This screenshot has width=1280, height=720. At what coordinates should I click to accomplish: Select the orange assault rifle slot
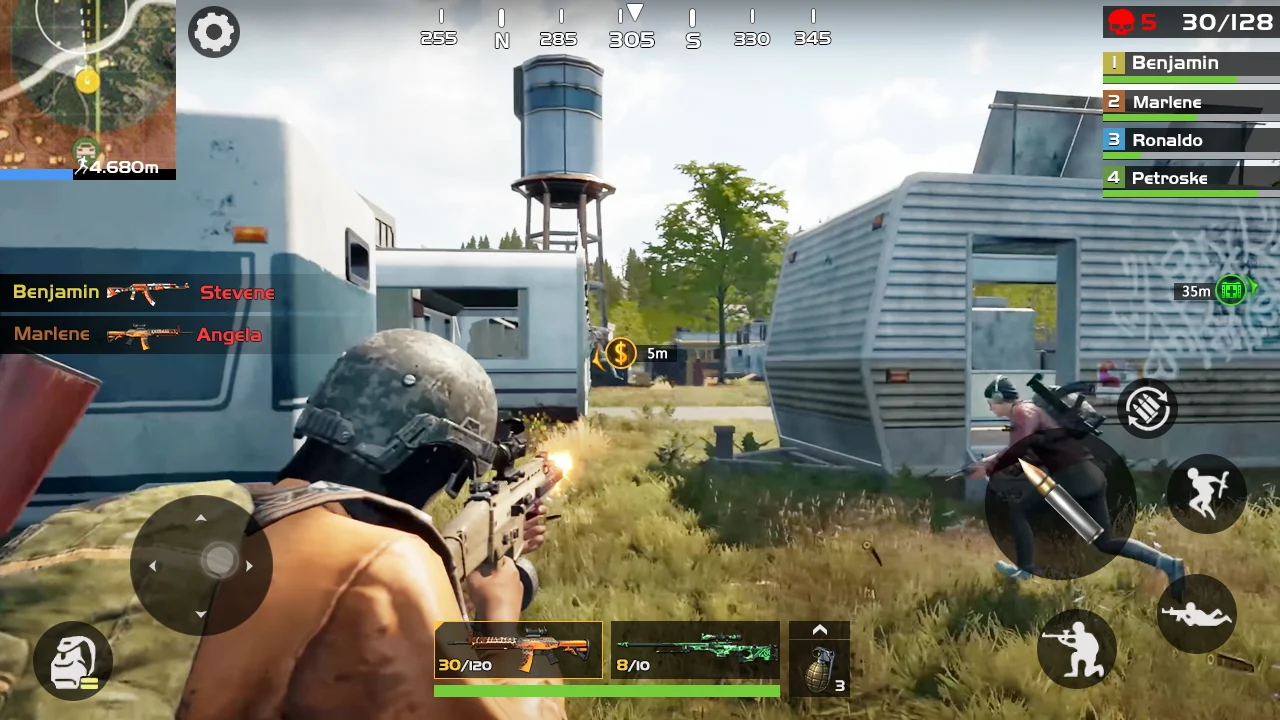tap(518, 650)
